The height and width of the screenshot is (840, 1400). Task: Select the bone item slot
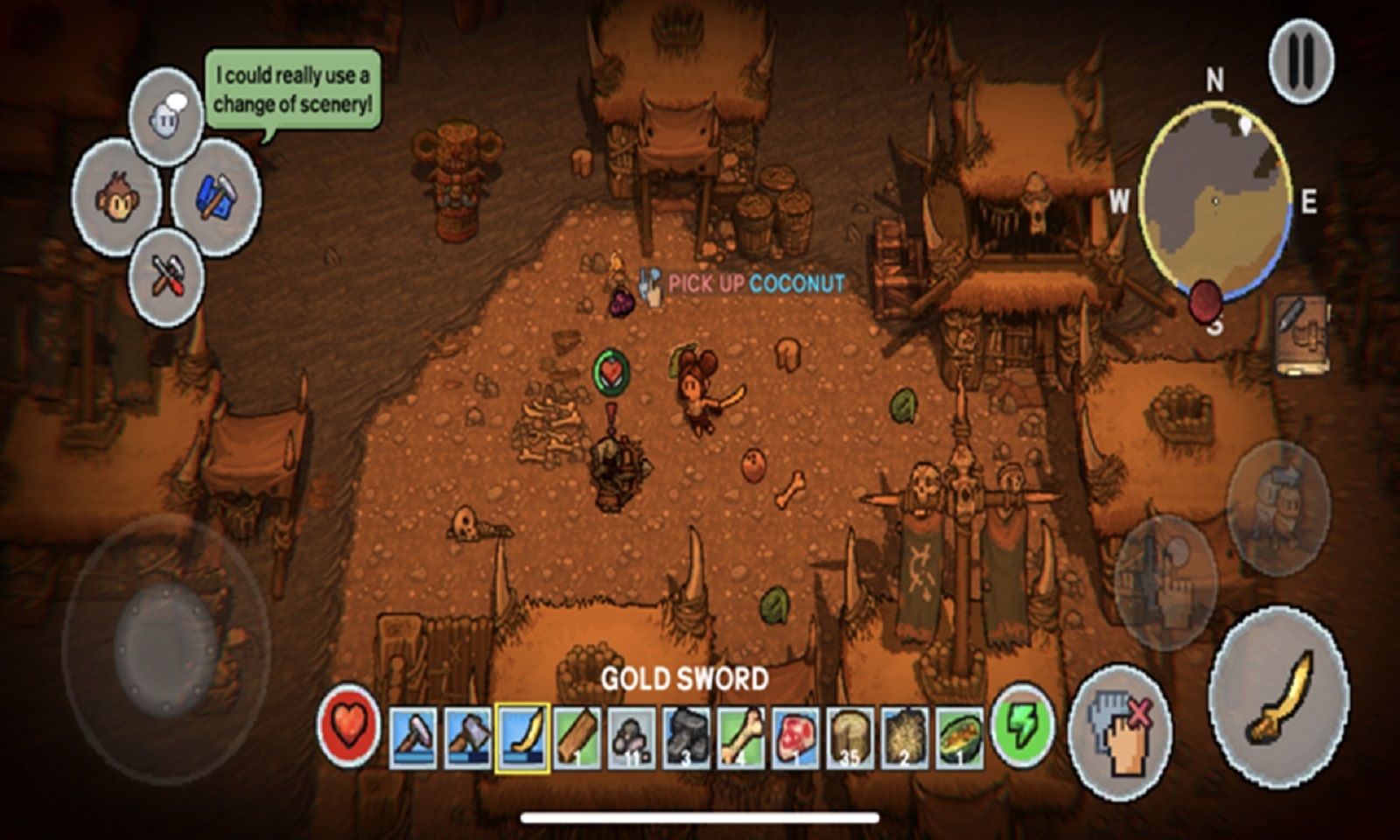(740, 738)
